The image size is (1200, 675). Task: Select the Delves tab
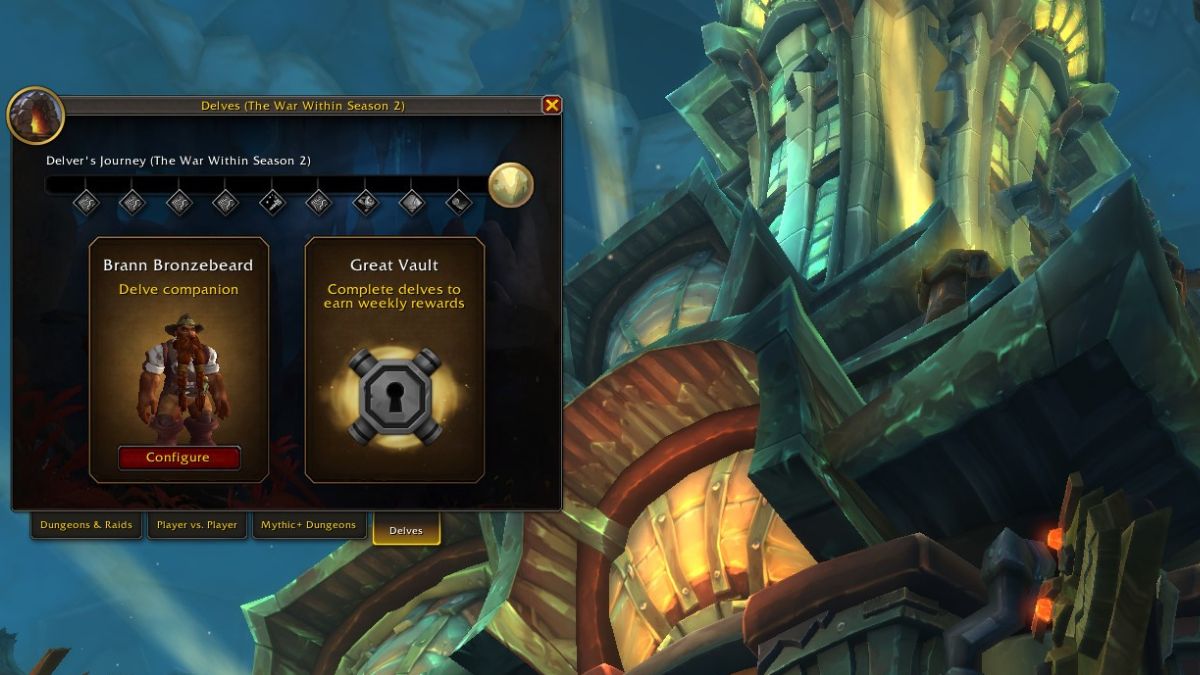pos(406,530)
